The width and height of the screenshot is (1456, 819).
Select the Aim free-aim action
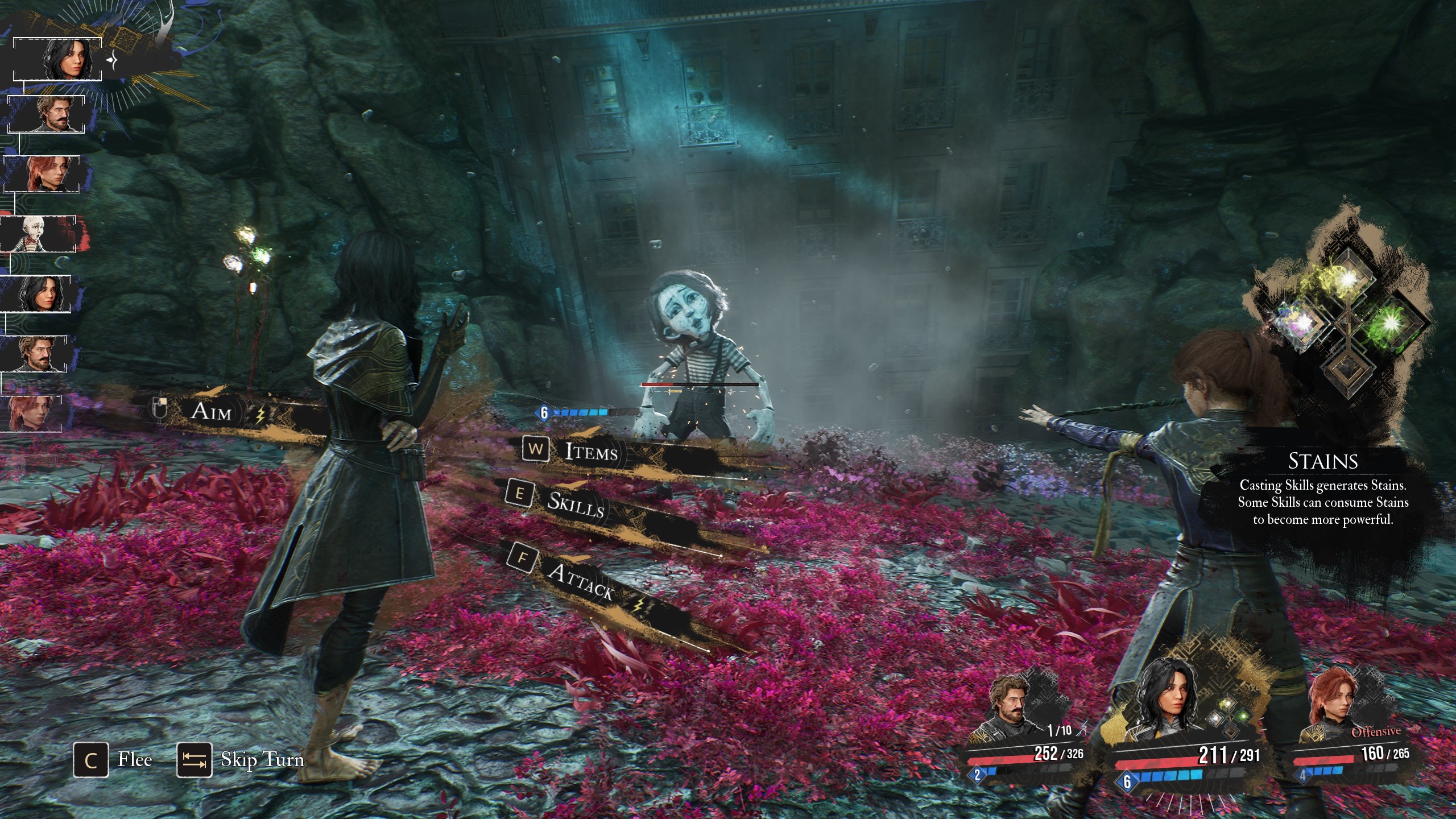pyautogui.click(x=212, y=411)
